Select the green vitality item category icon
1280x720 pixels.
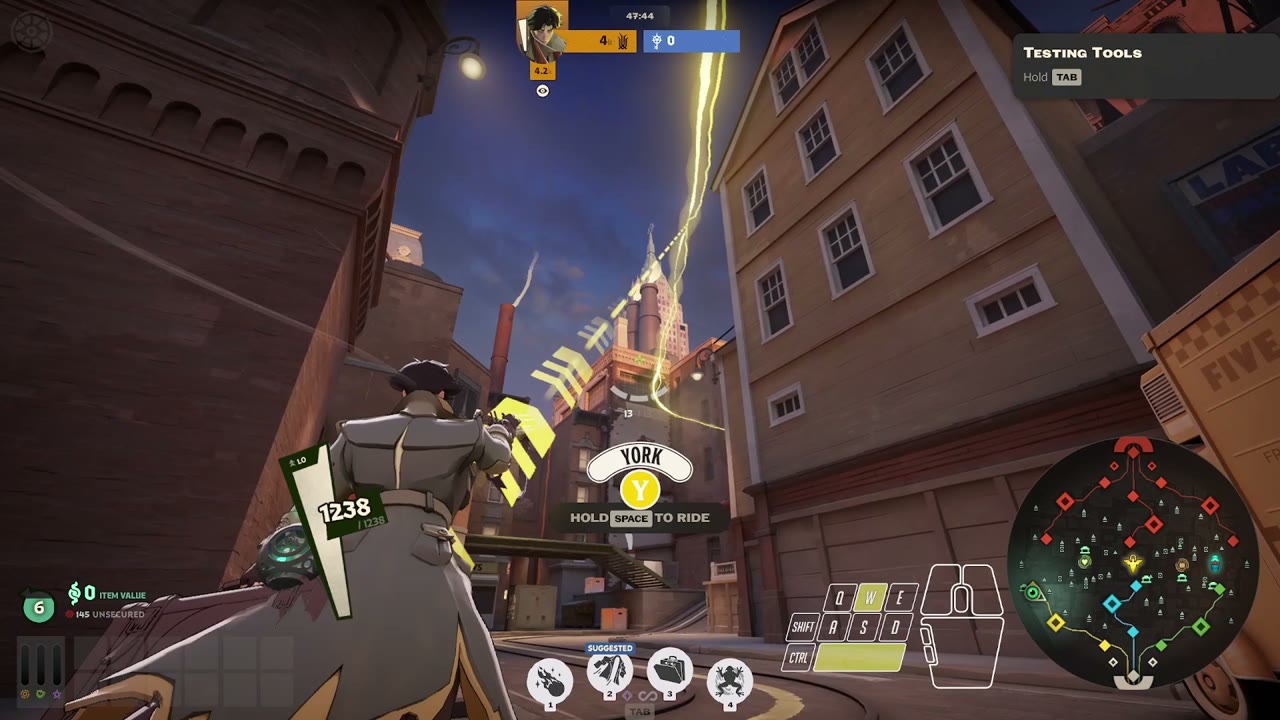41,693
